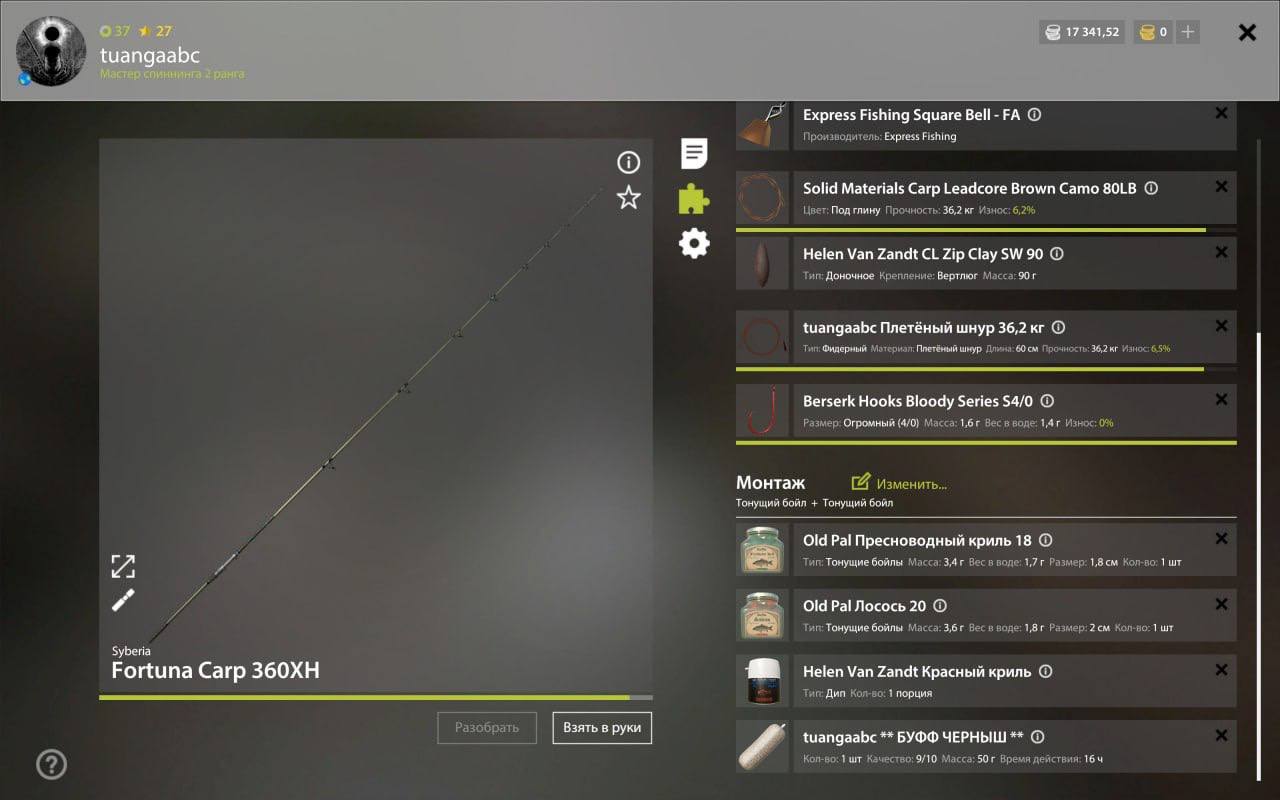The image size is (1280, 800).
Task: Switch to the description notes panel icon
Action: coord(693,152)
